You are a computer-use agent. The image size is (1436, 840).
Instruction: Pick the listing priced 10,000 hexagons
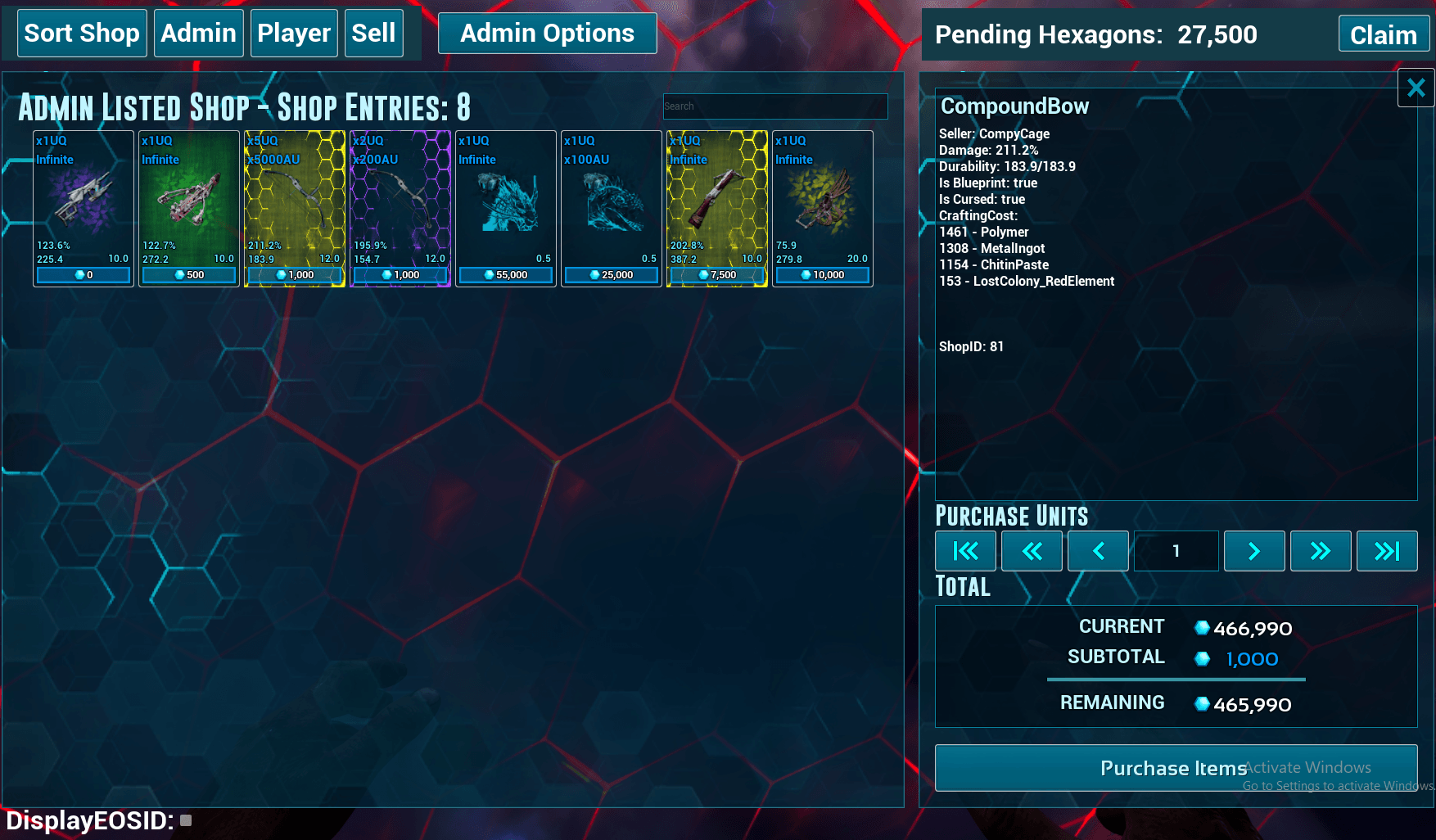point(822,209)
